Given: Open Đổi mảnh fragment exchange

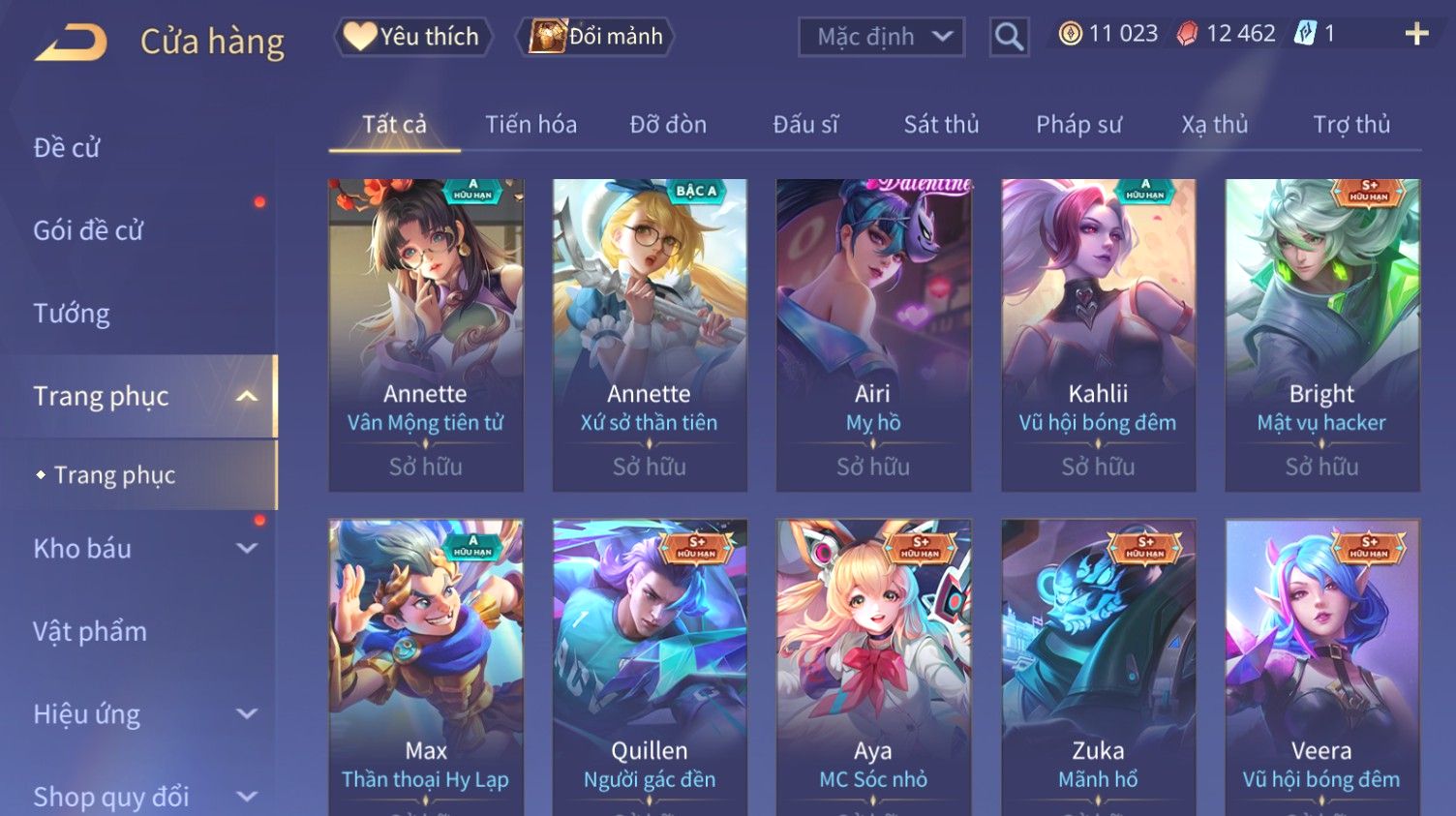Looking at the screenshot, I should (x=597, y=37).
